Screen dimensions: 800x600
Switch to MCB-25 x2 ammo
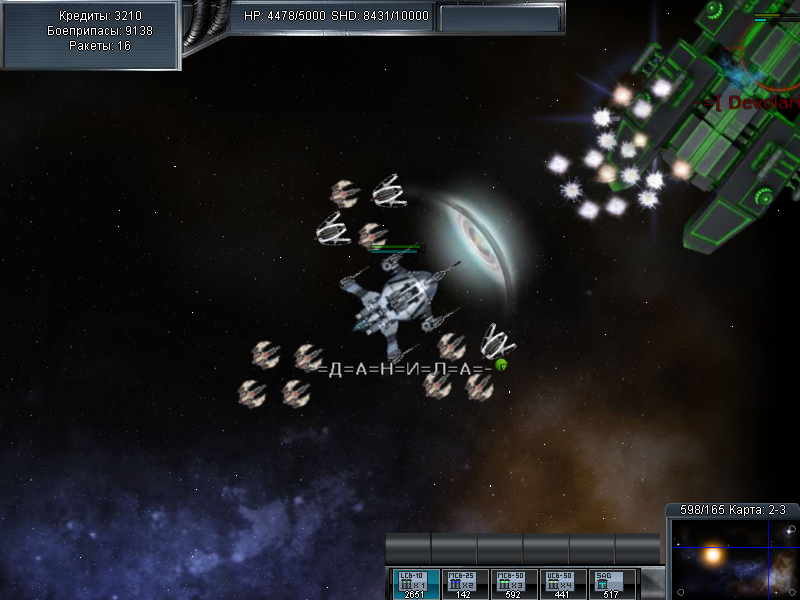point(464,584)
